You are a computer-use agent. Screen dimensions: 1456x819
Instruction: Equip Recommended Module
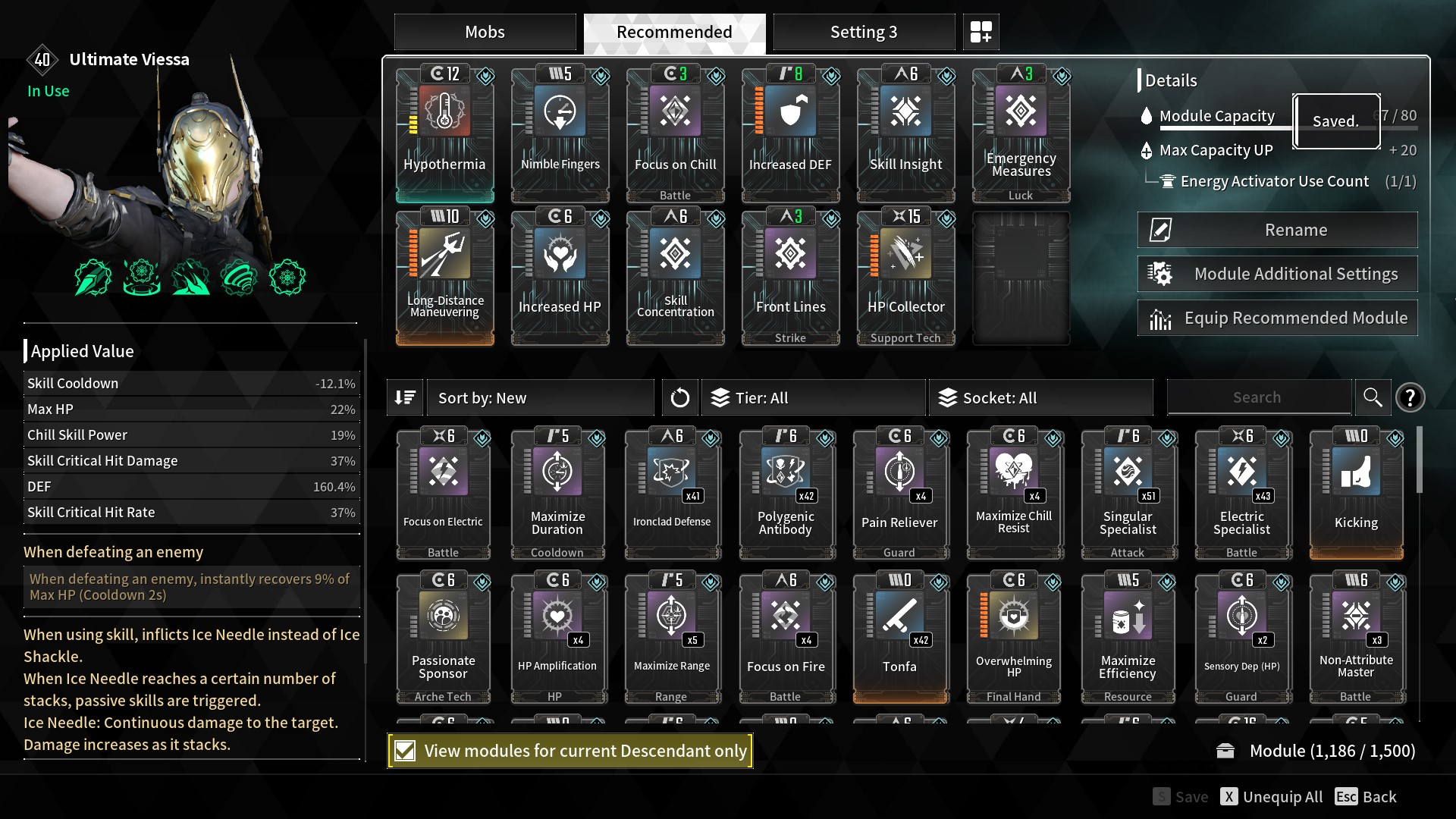[1277, 318]
